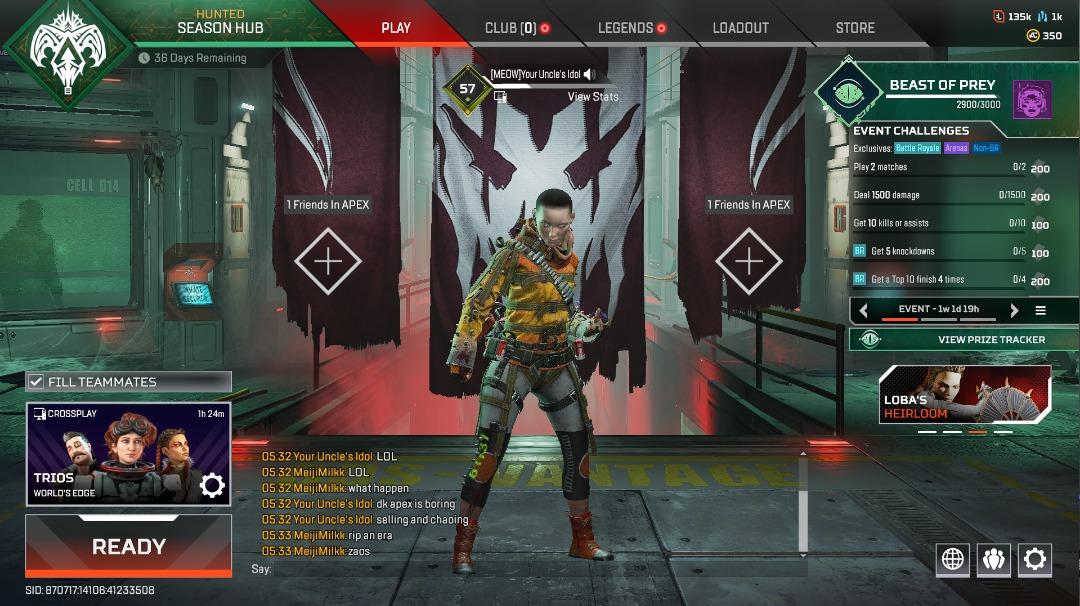Open the Loadout tab
The image size is (1080, 606).
coord(740,28)
